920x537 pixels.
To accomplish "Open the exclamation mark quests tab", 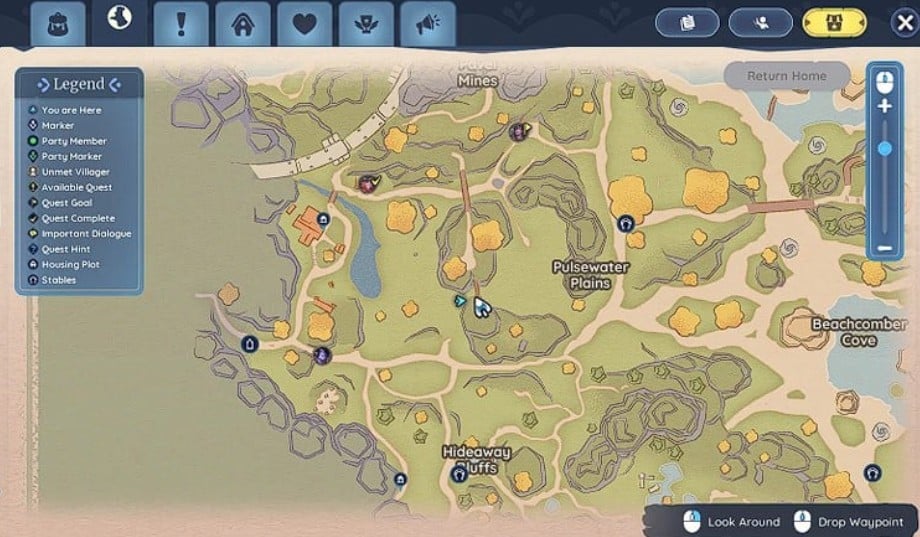I will tap(181, 23).
